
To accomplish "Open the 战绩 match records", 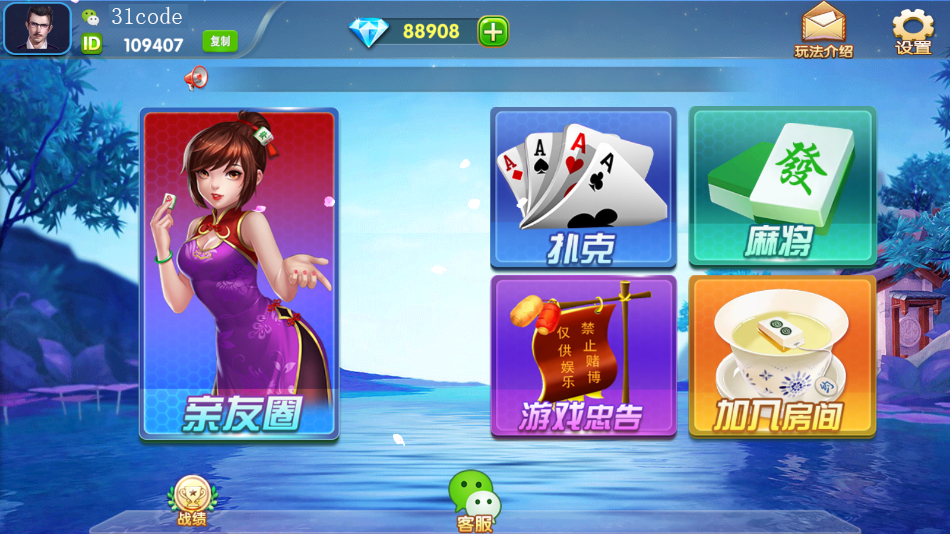I will tap(192, 499).
